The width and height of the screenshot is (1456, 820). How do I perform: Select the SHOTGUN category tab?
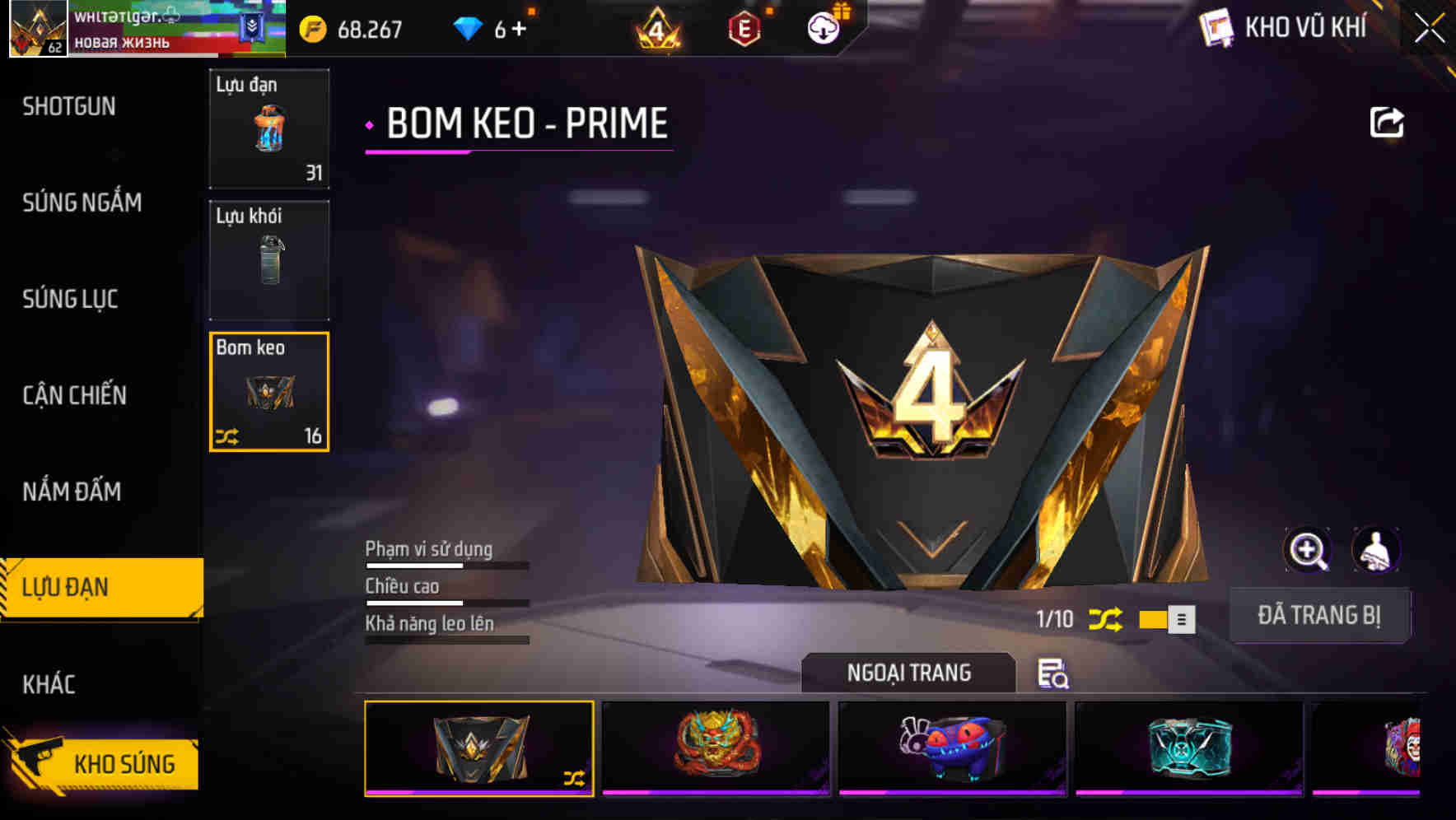pos(69,107)
